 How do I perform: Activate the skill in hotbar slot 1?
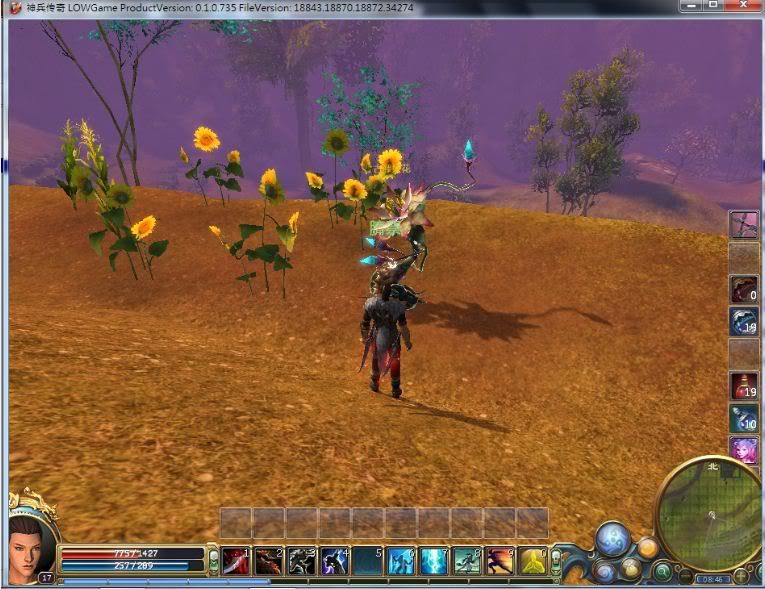pyautogui.click(x=236, y=561)
